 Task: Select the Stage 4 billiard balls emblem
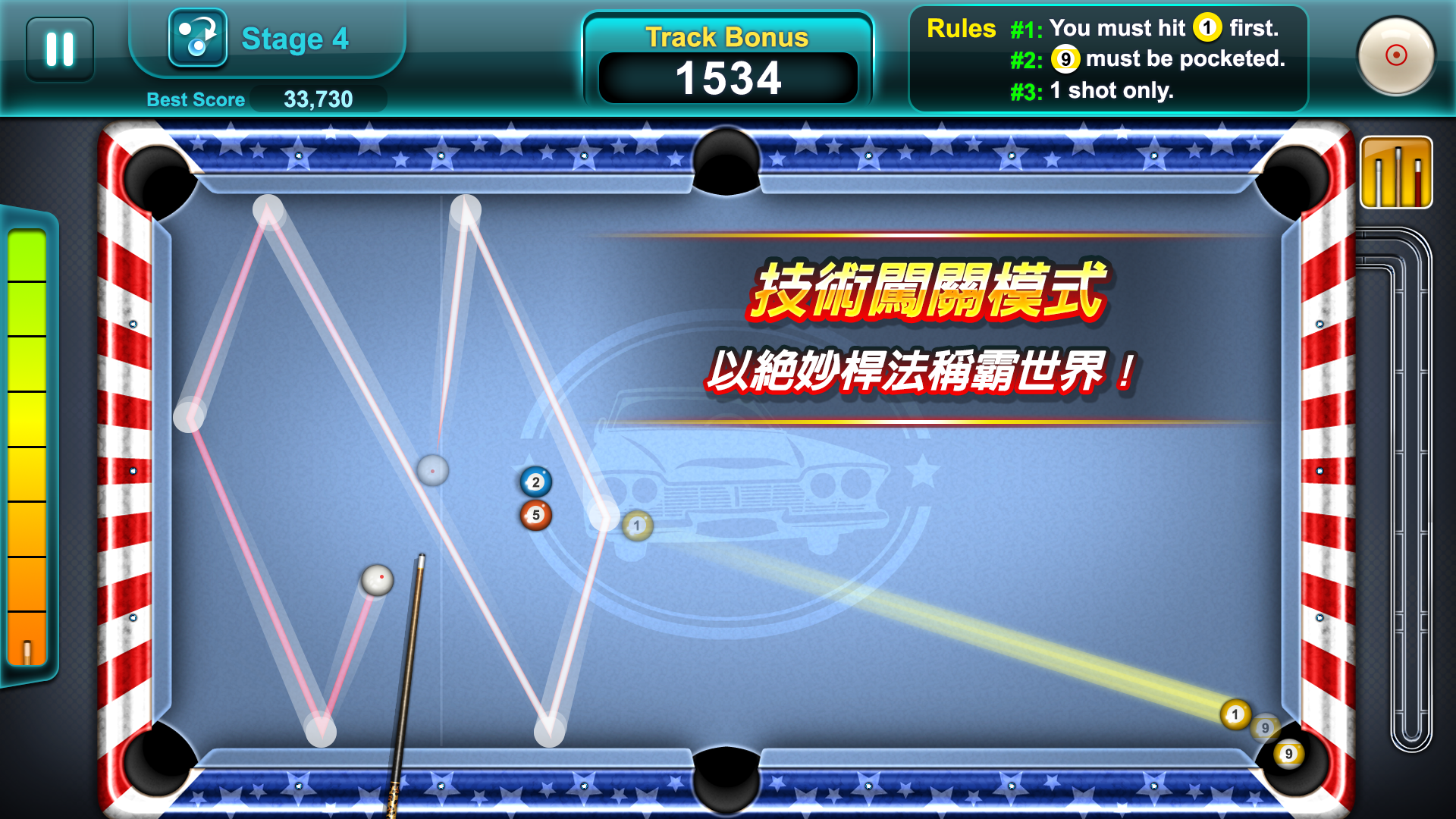(x=199, y=38)
